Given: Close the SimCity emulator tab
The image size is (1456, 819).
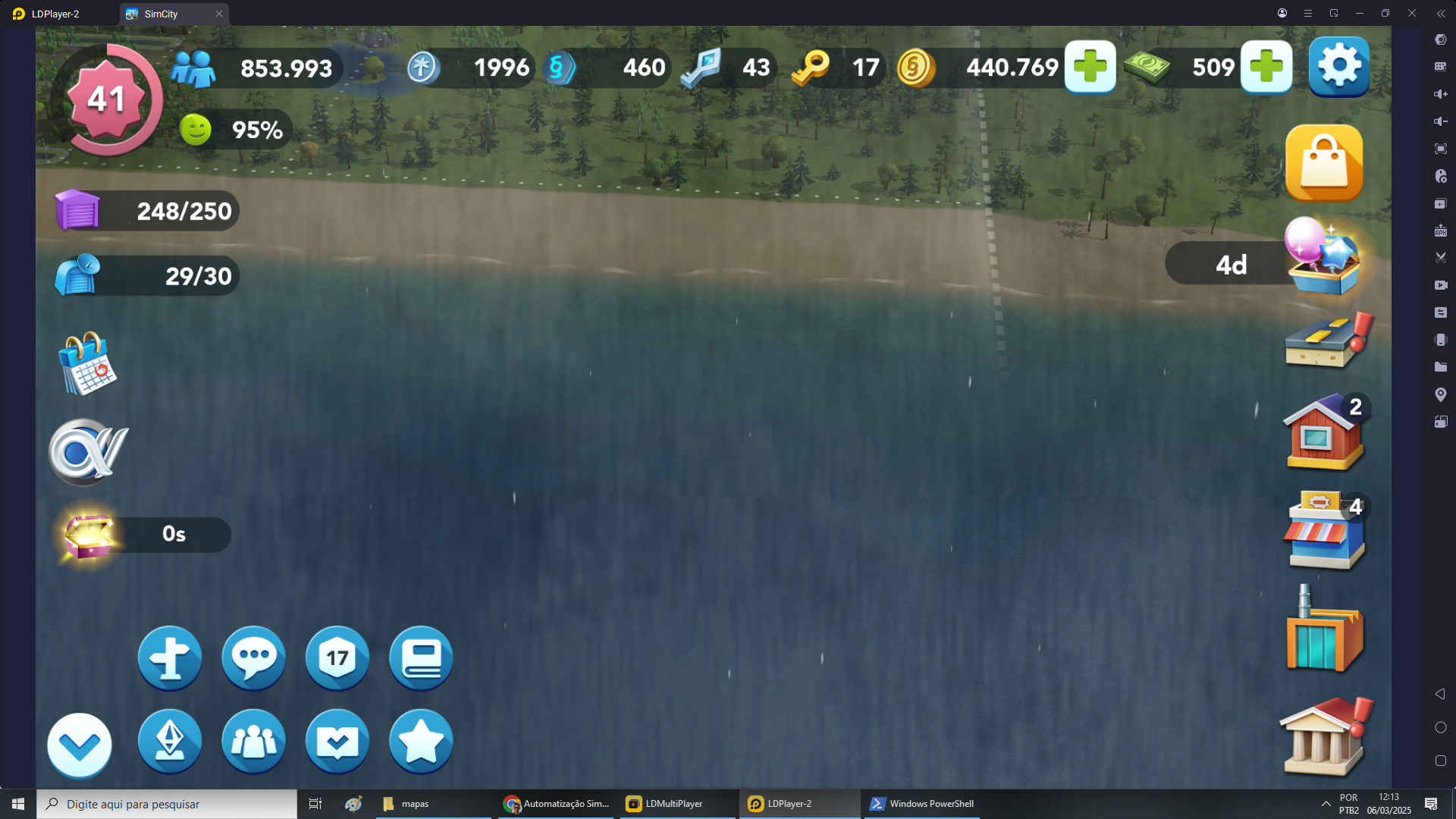Looking at the screenshot, I should pyautogui.click(x=219, y=14).
